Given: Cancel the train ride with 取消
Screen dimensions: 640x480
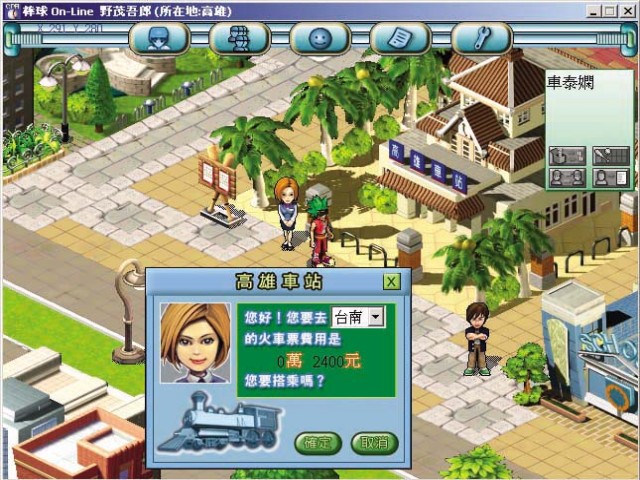Looking at the screenshot, I should coord(373,443).
